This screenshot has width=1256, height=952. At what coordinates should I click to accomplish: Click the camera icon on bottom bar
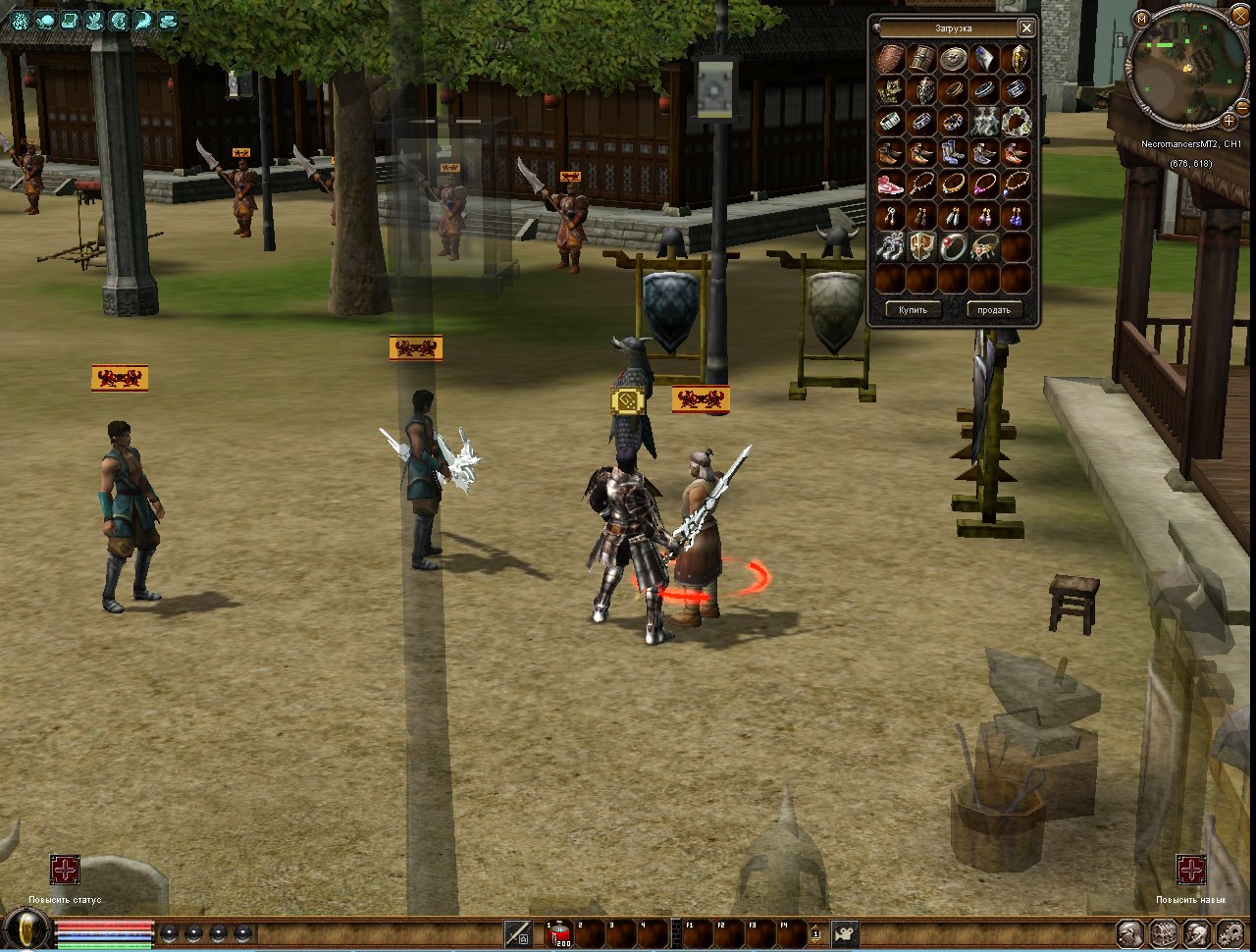pyautogui.click(x=844, y=933)
